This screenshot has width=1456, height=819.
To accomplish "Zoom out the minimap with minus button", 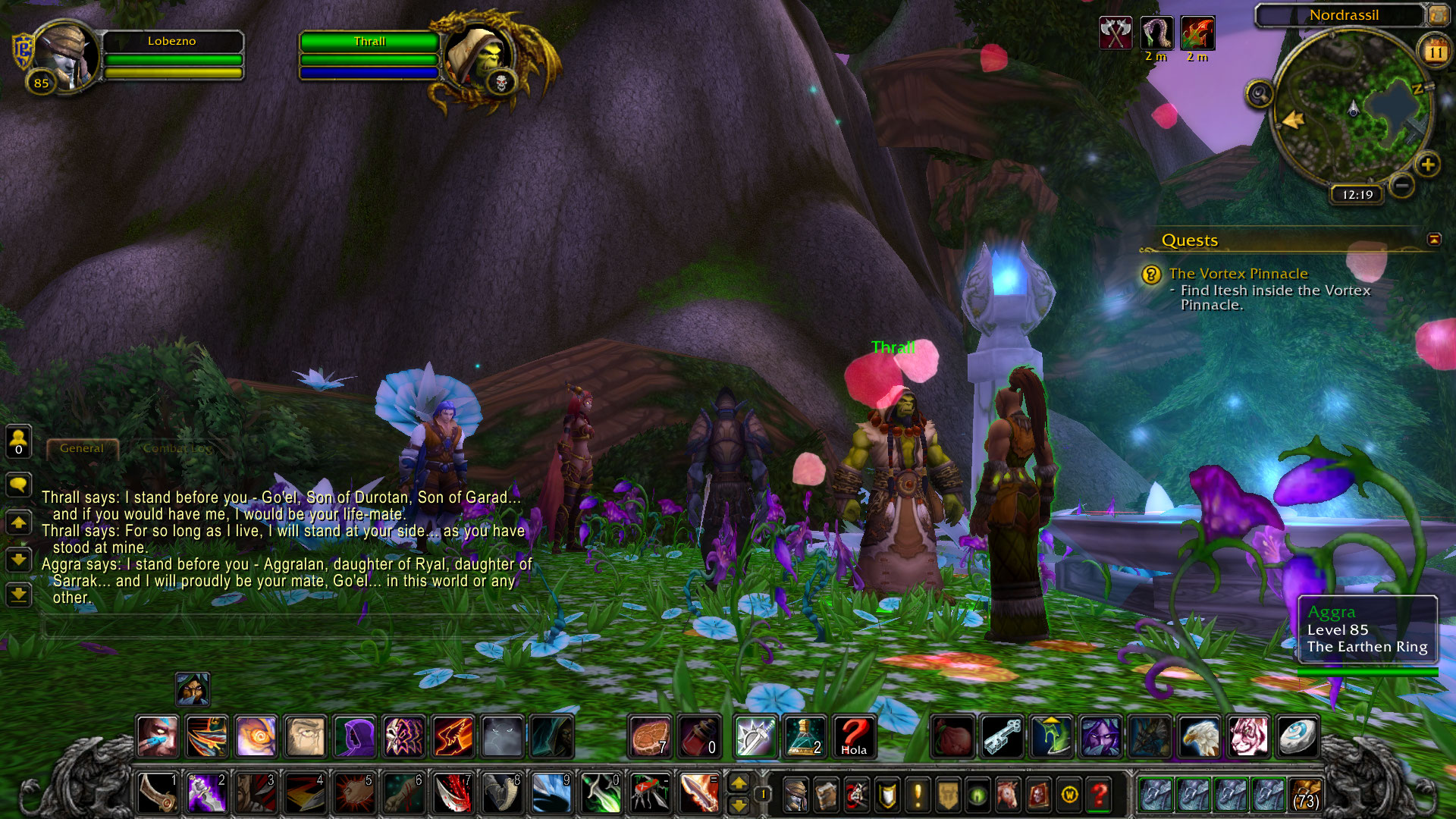I will 1402,184.
